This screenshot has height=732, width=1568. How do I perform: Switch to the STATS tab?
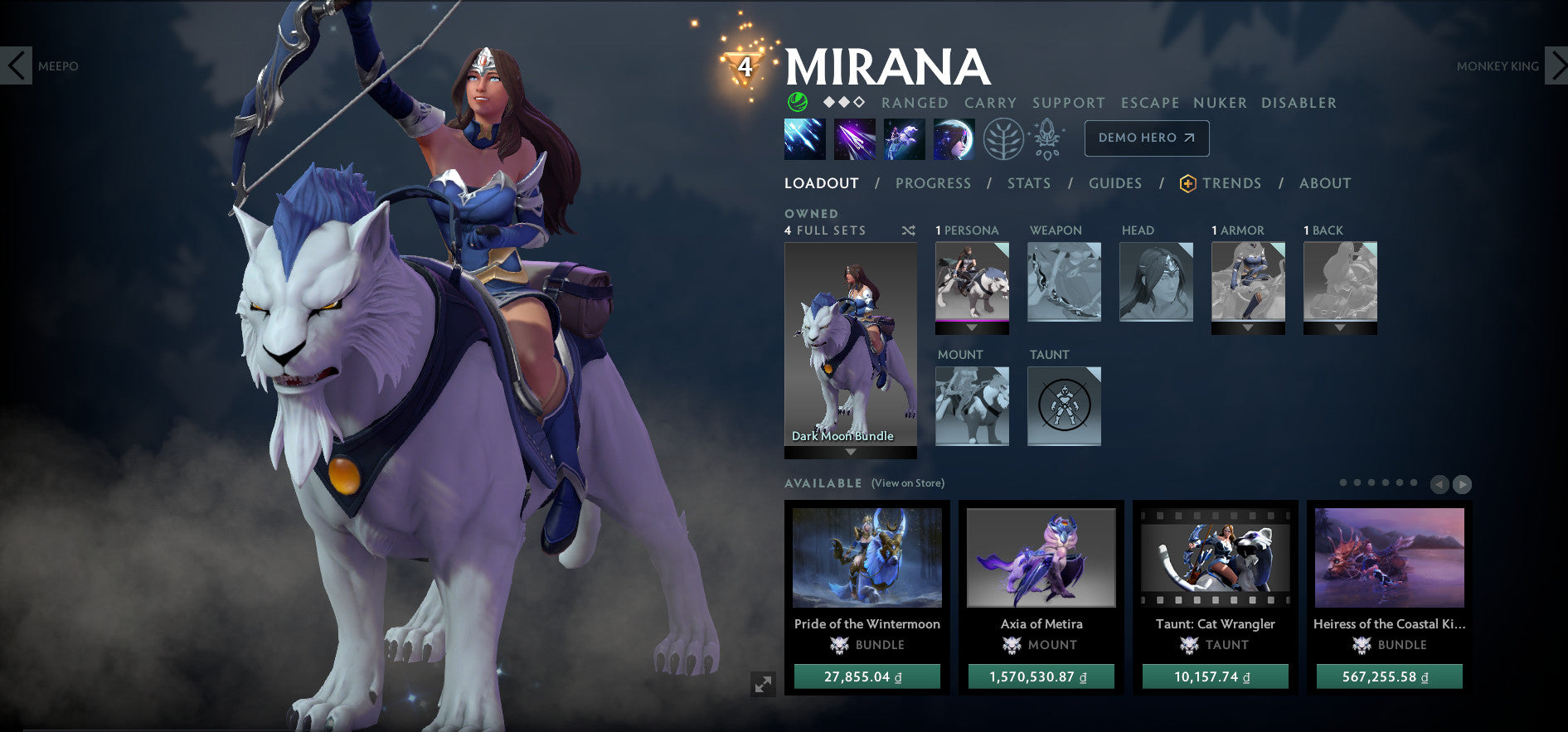coord(1029,183)
